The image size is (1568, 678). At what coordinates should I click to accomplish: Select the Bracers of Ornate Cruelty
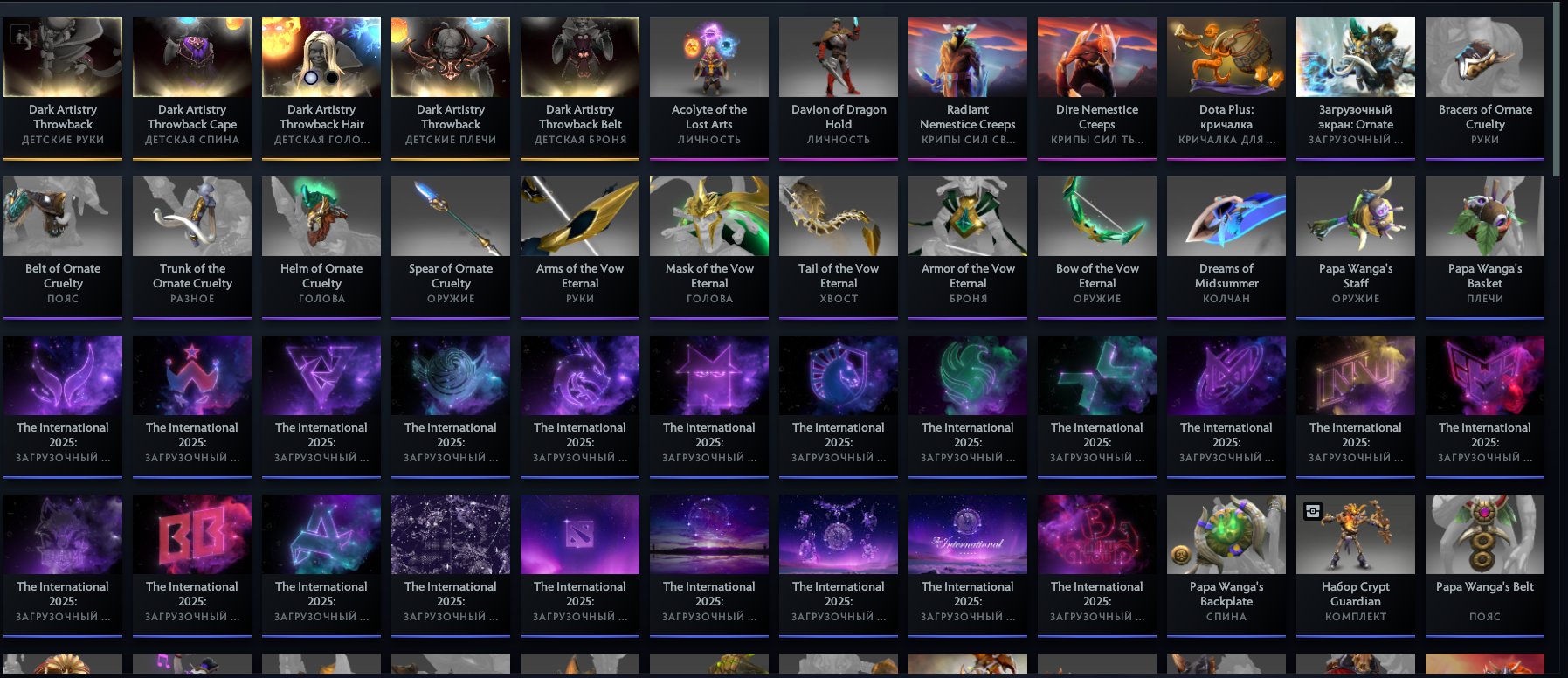click(x=1484, y=57)
